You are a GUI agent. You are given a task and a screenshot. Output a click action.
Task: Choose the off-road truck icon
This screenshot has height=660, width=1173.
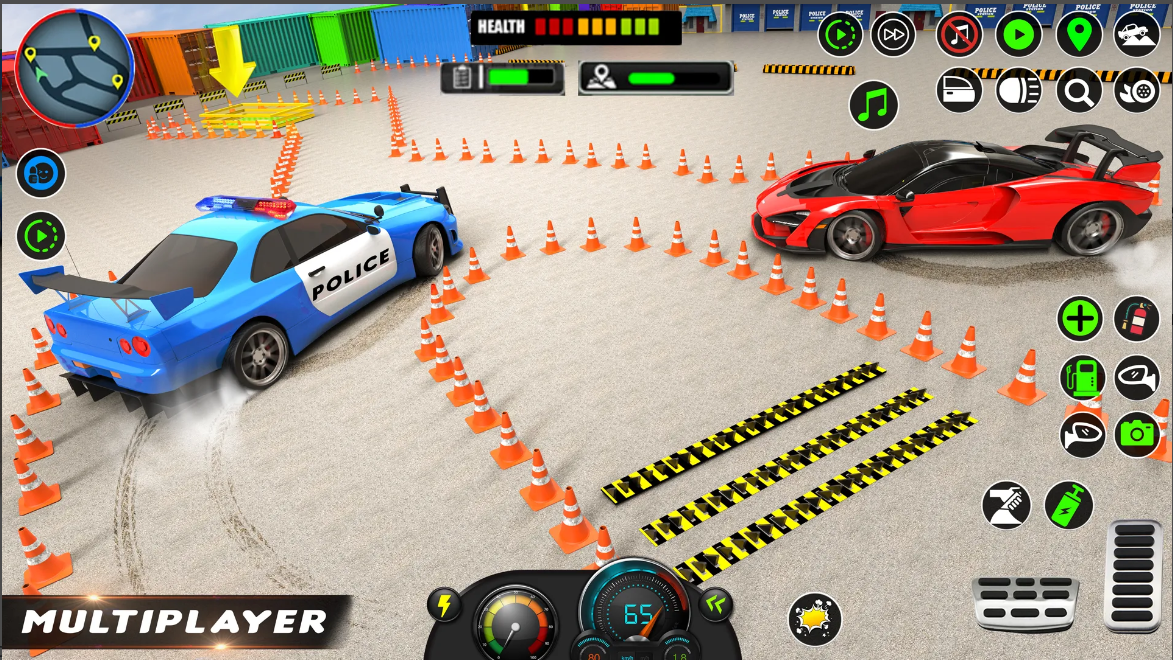click(1136, 34)
